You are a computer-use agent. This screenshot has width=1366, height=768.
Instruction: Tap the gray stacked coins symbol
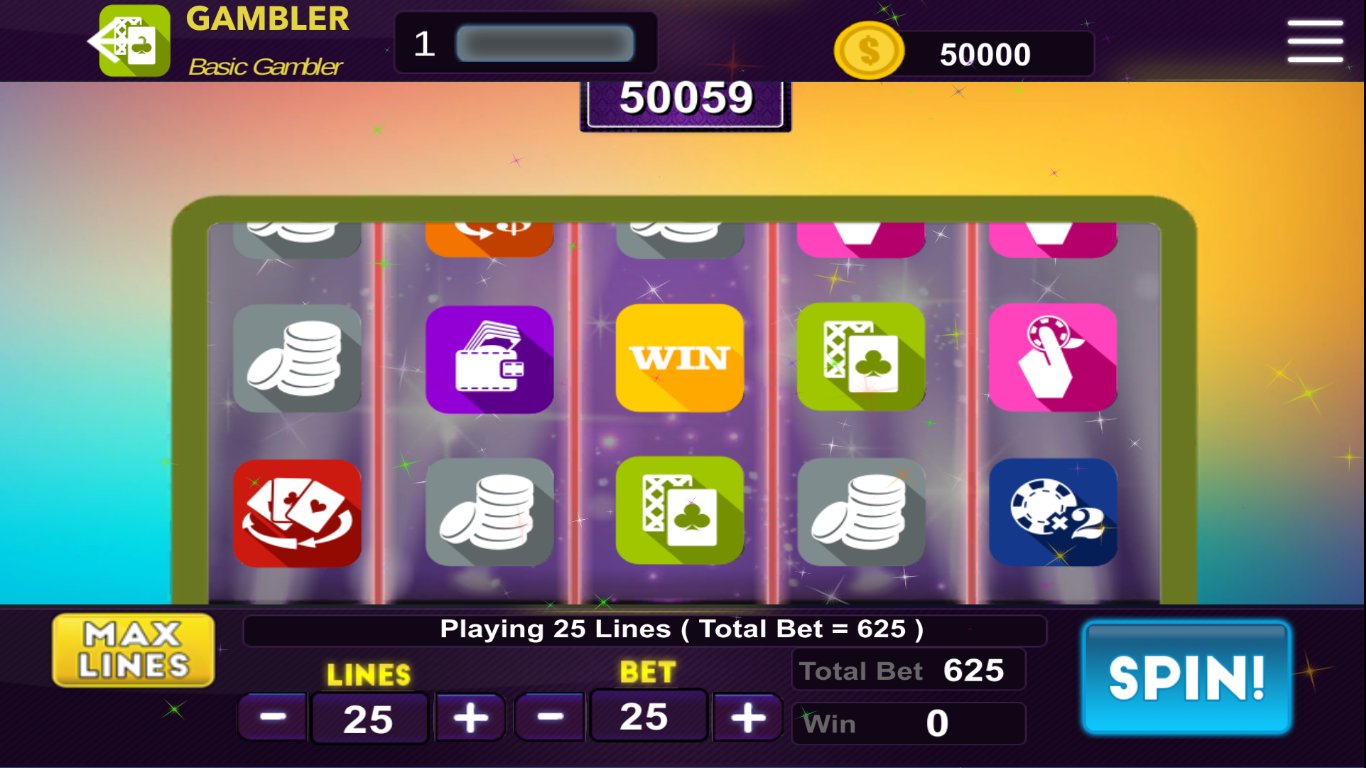pos(297,356)
